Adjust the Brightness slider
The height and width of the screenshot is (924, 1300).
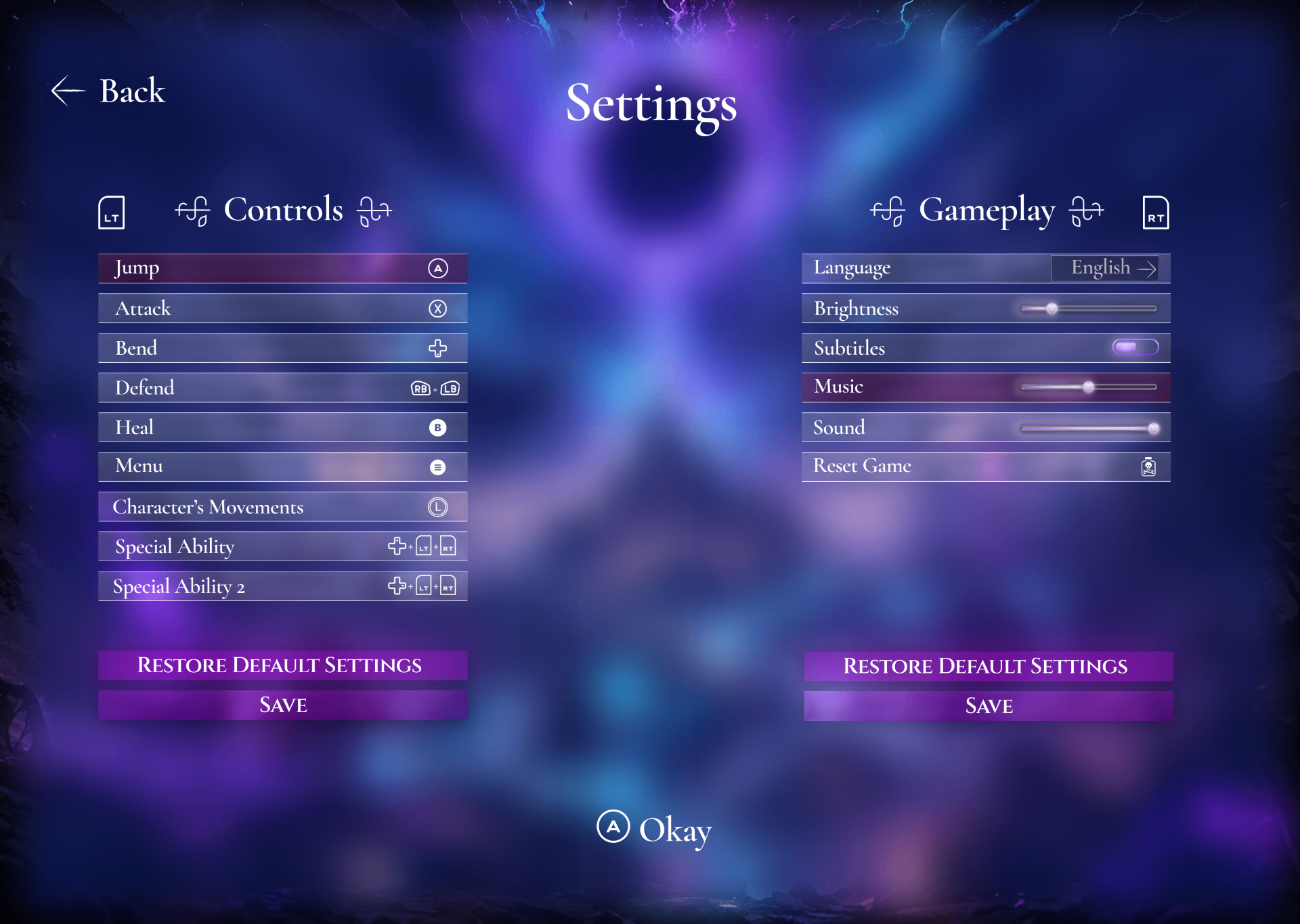1052,309
